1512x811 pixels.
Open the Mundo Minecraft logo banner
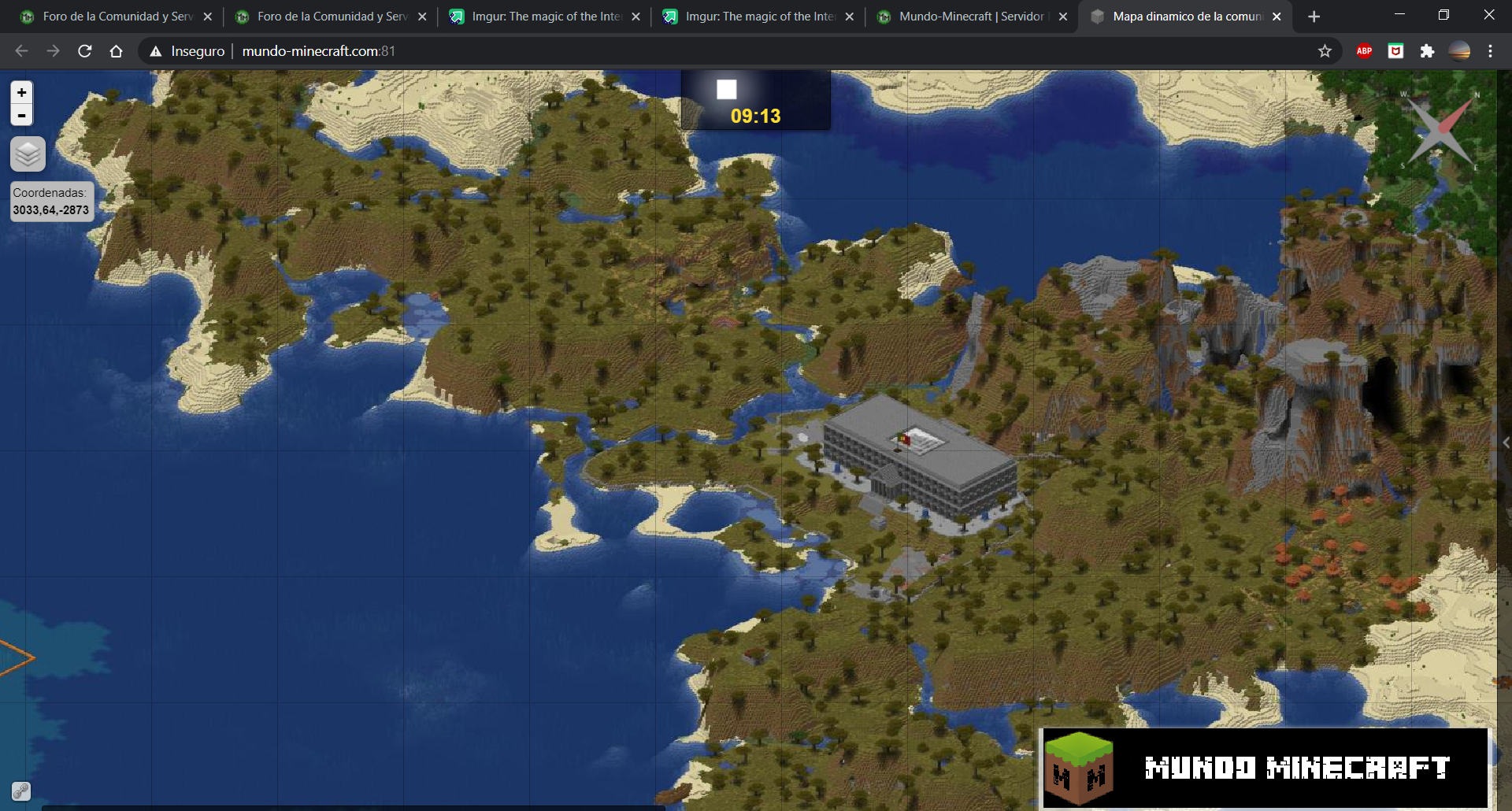[x=1265, y=768]
